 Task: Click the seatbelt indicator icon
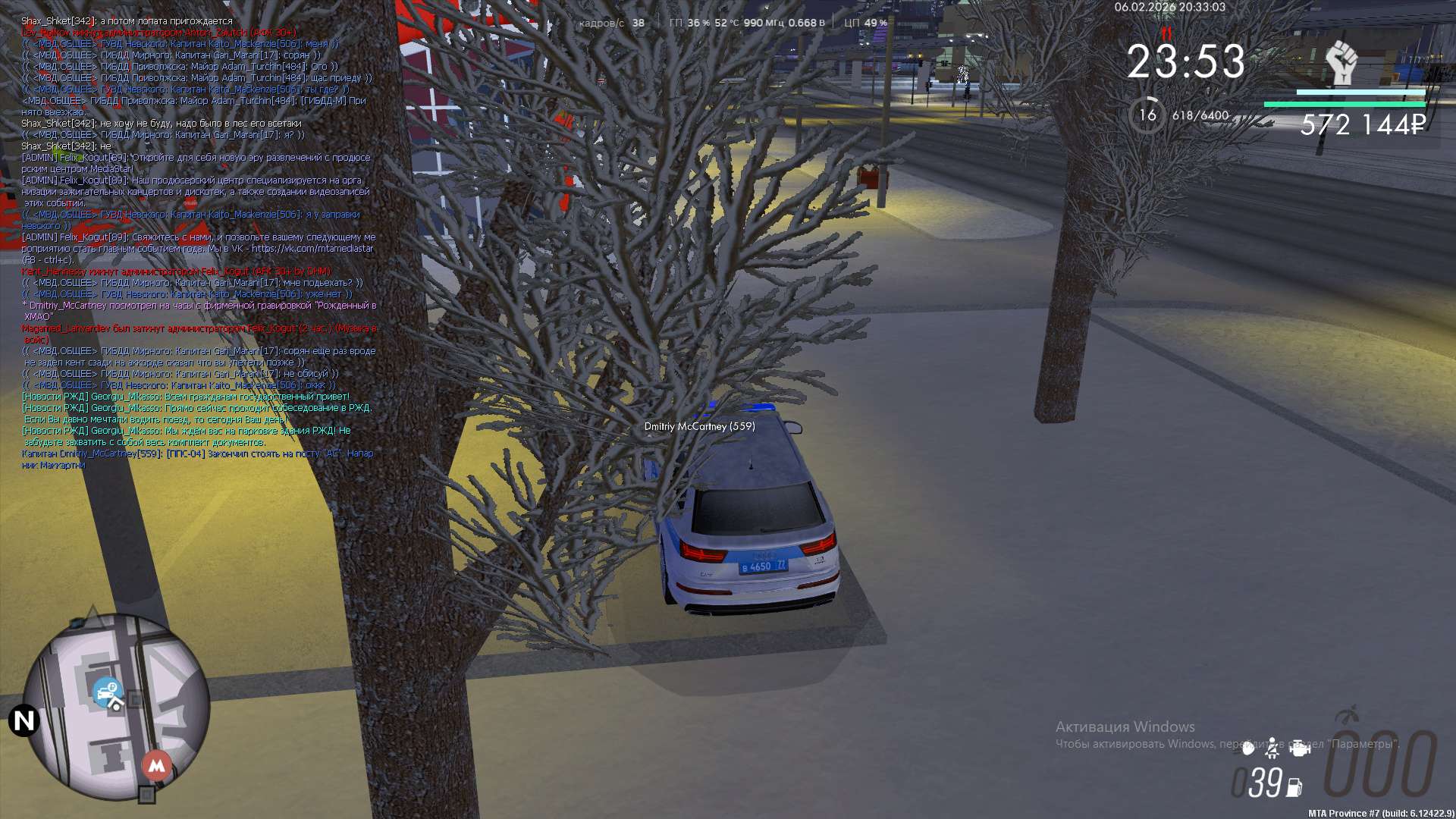pos(1272,748)
